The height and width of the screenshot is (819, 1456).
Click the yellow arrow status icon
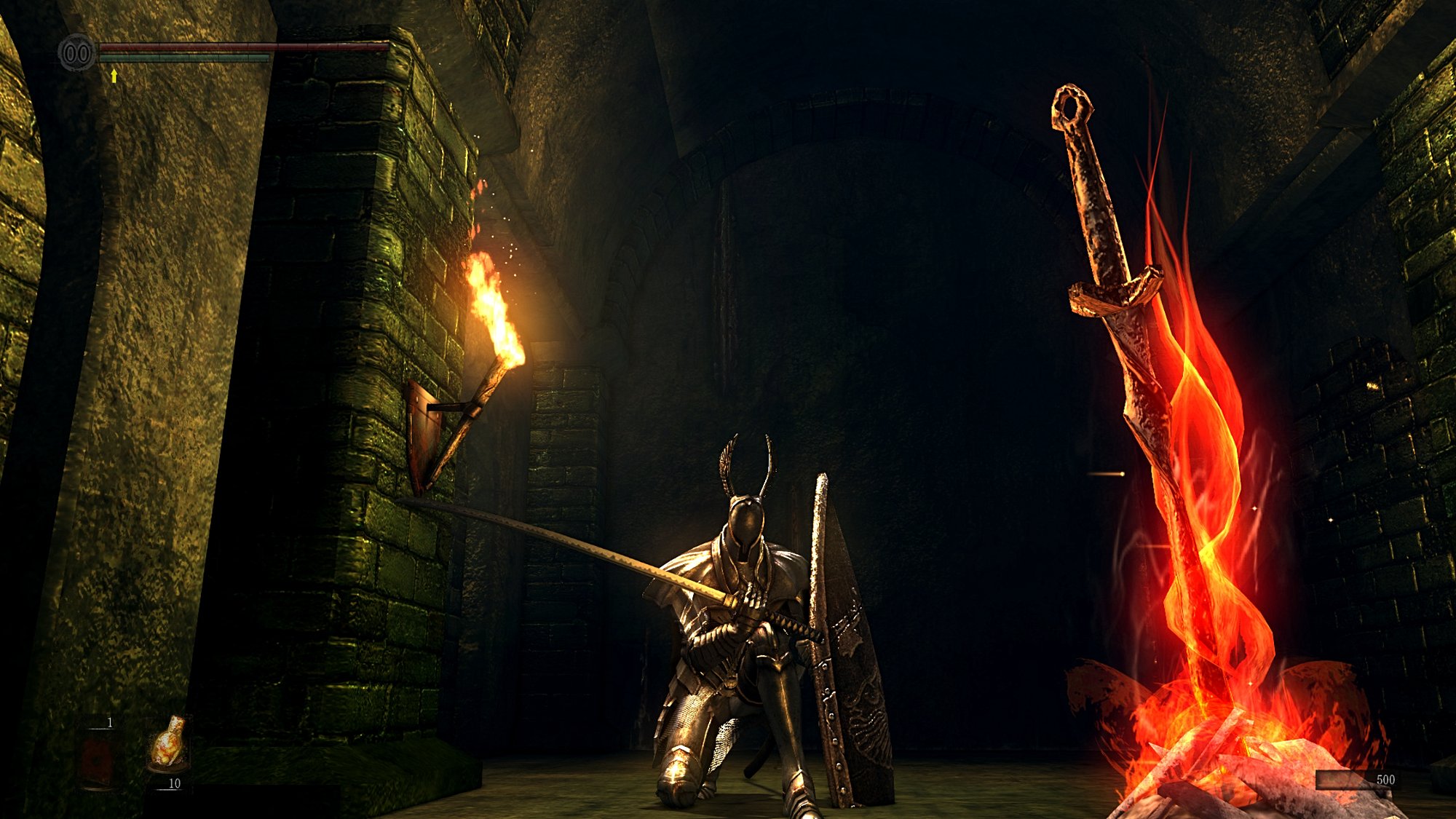114,75
